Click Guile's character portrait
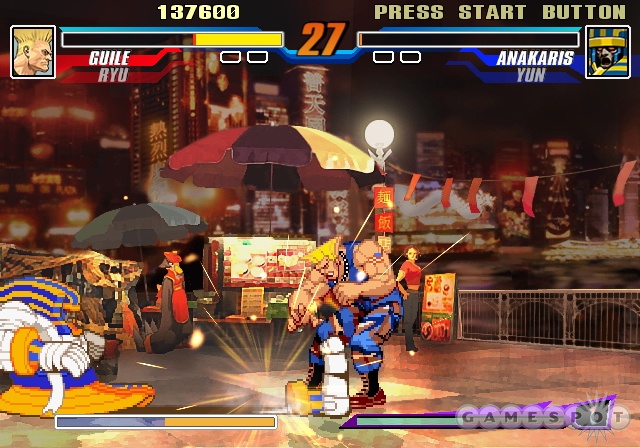640x448 pixels. (x=33, y=52)
